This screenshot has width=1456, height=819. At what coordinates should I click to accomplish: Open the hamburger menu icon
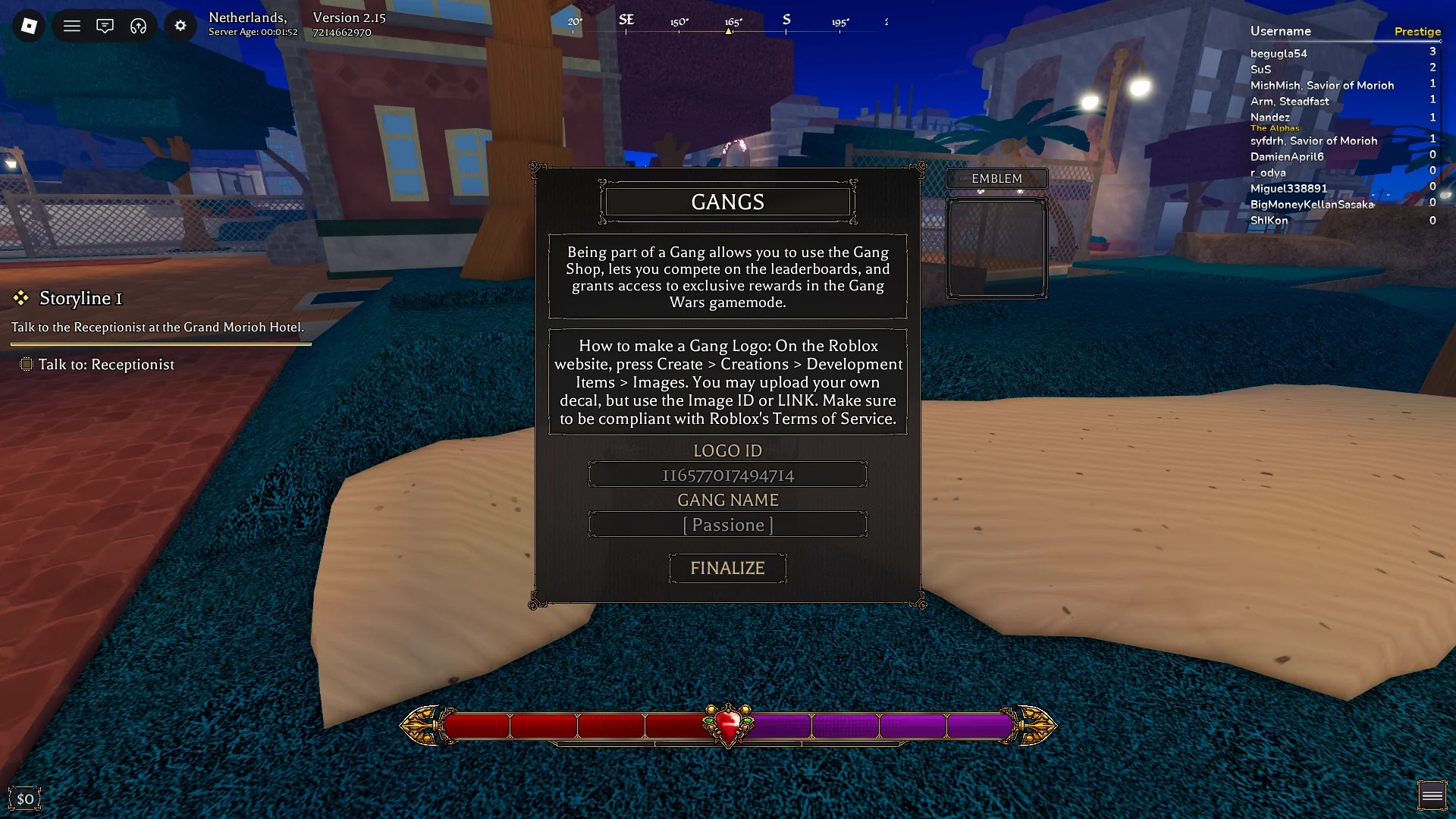point(72,25)
